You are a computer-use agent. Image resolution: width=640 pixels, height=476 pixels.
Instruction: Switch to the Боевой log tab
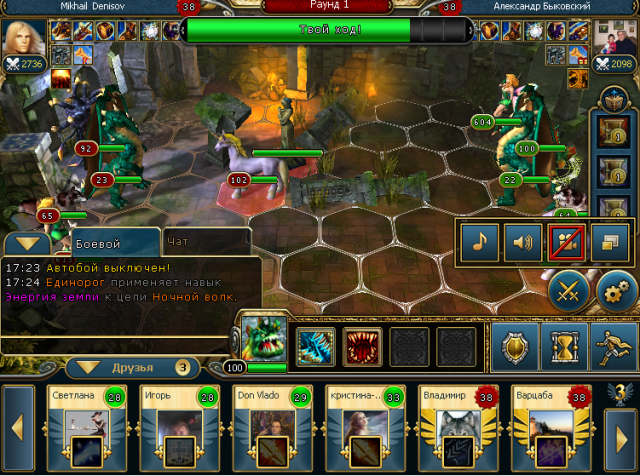click(98, 243)
